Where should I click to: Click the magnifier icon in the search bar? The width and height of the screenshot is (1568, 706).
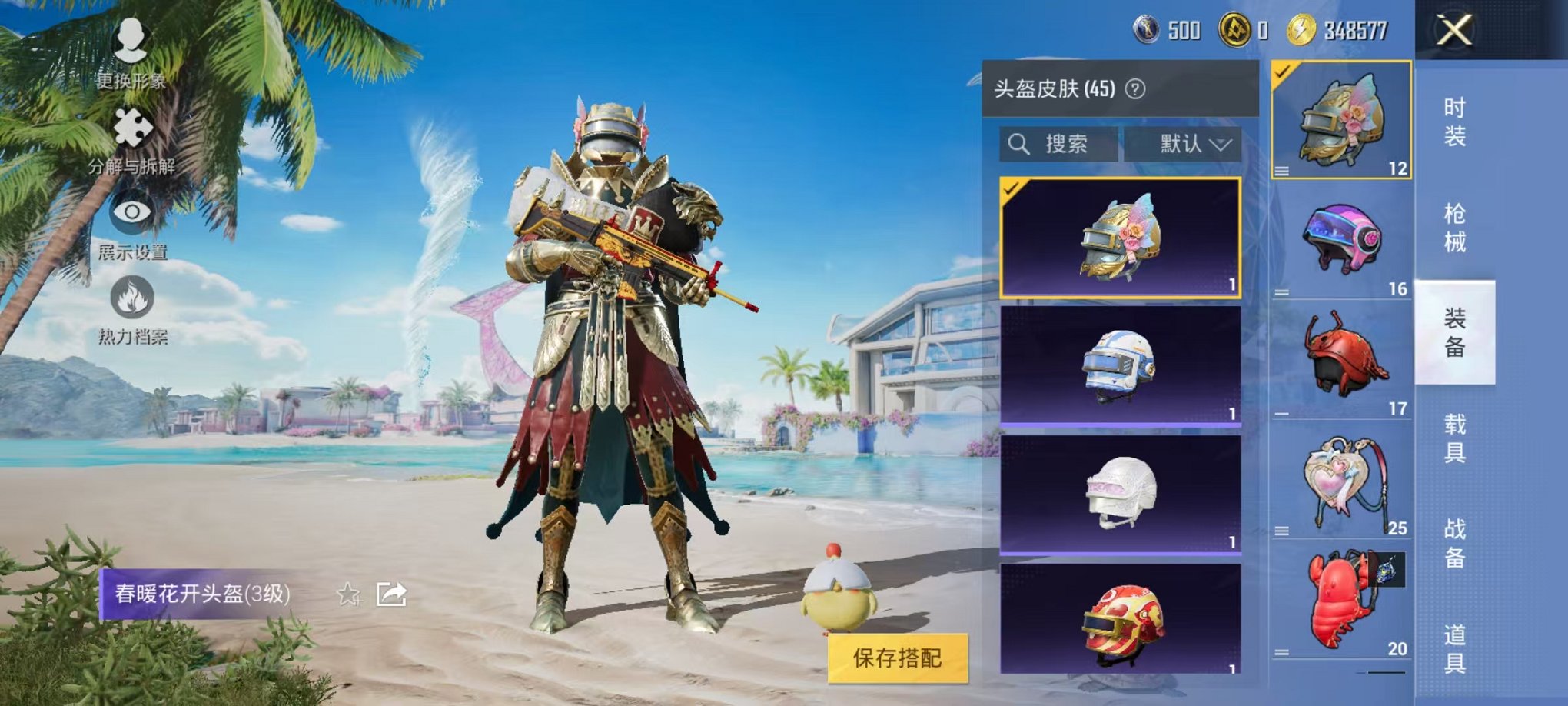(1021, 142)
